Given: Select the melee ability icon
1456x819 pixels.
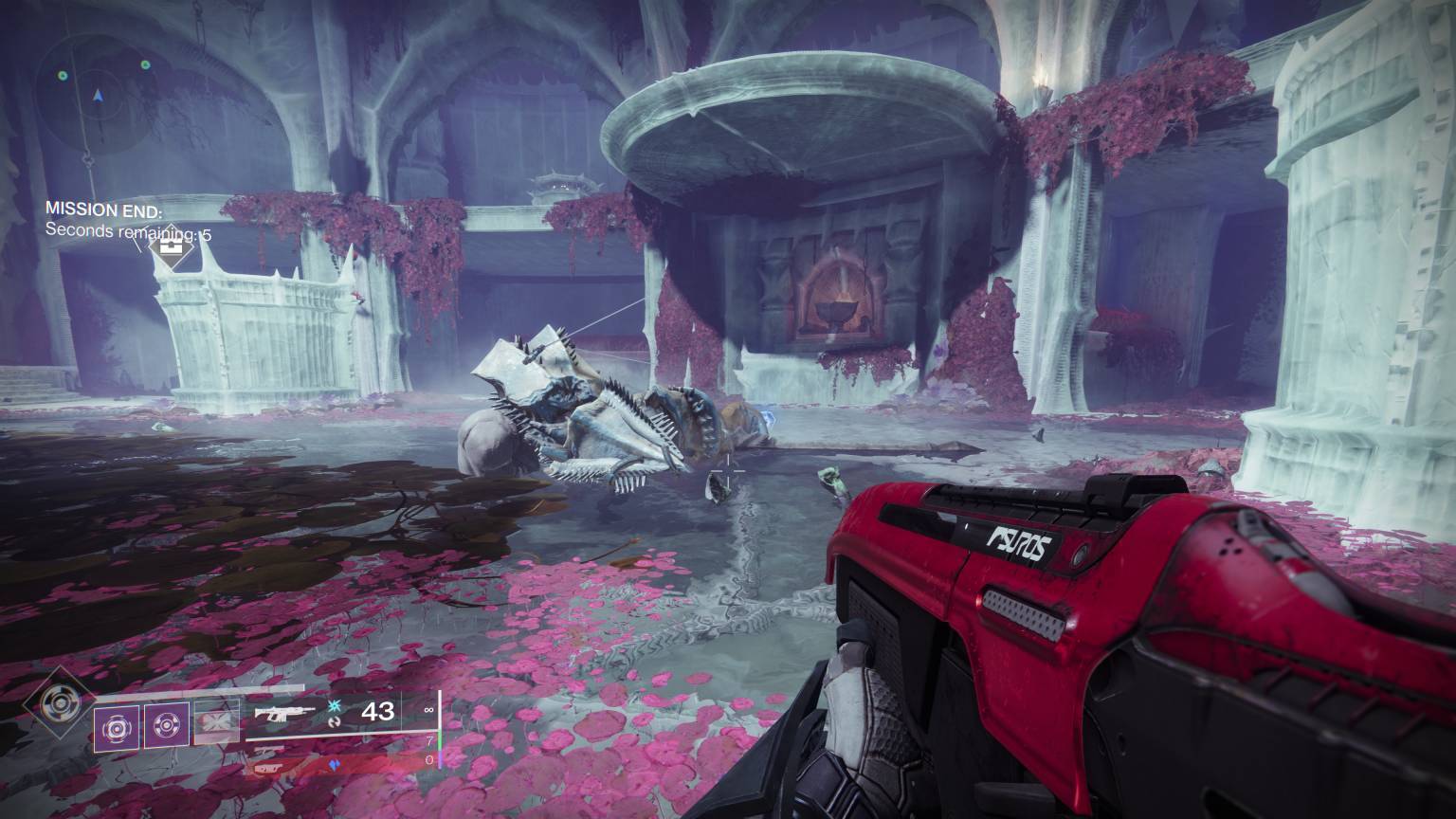Looking at the screenshot, I should click(167, 726).
